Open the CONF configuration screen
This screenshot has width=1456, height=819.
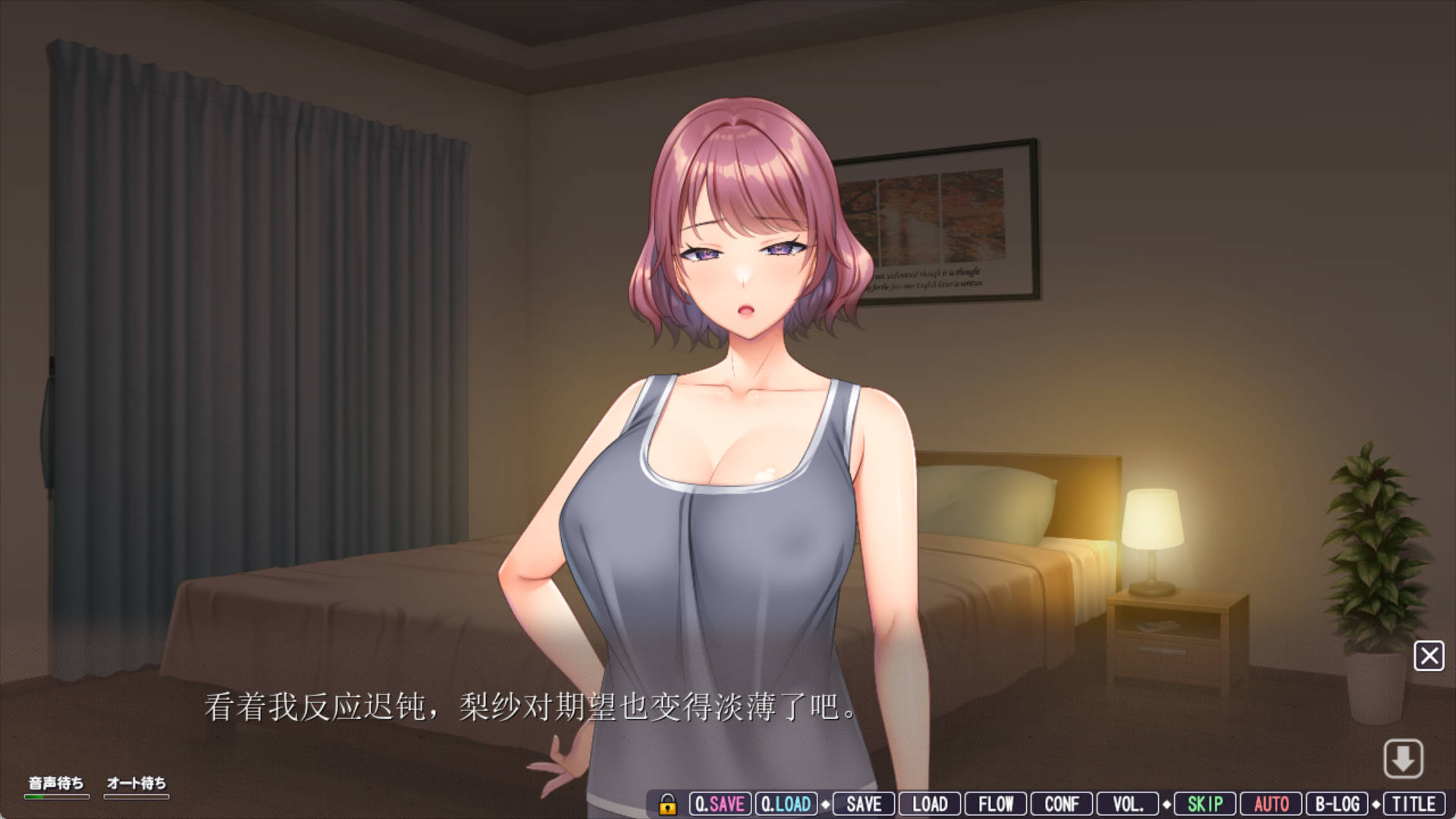(x=1062, y=803)
